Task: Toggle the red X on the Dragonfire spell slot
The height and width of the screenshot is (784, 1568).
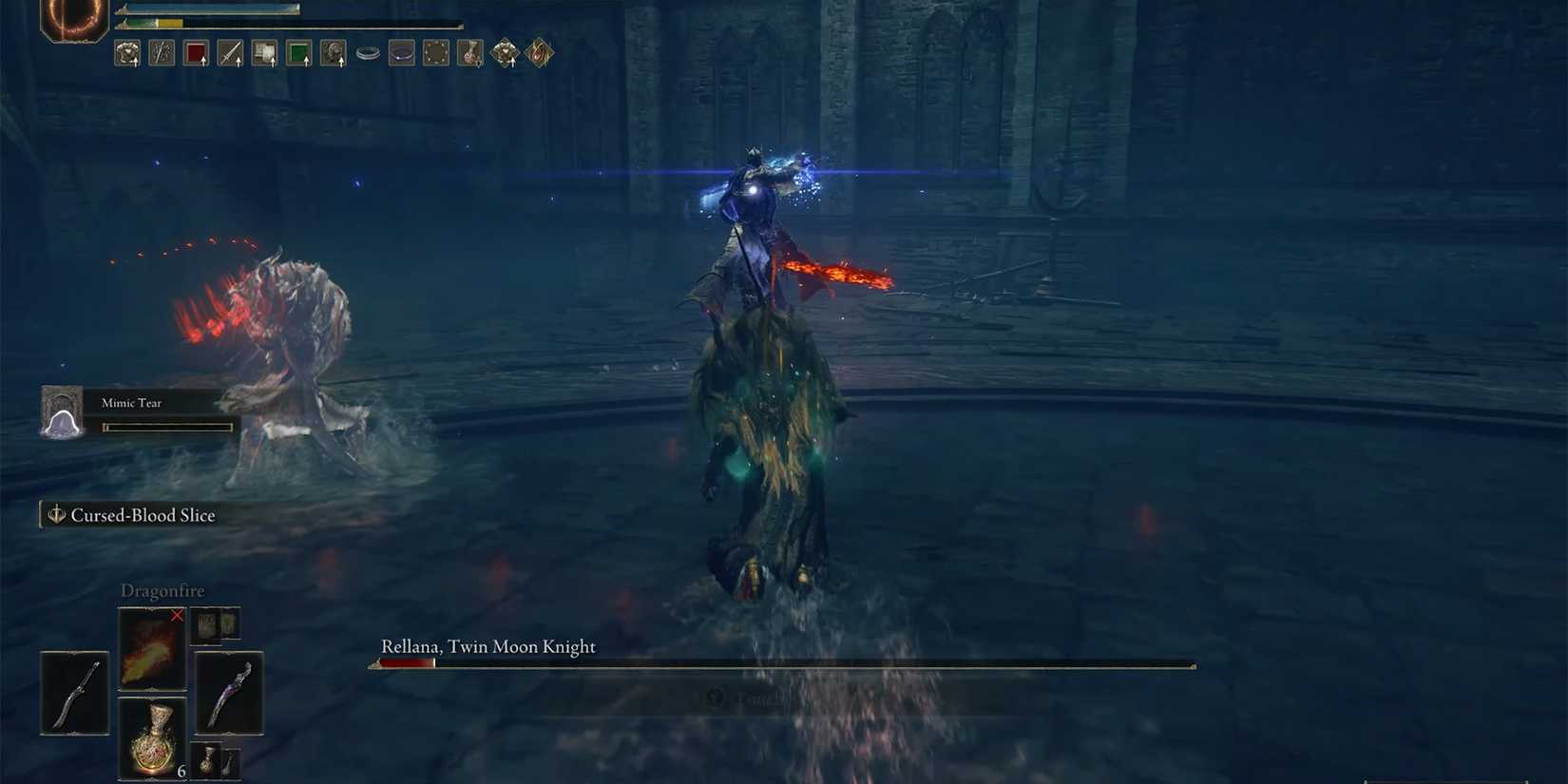Action: click(177, 616)
